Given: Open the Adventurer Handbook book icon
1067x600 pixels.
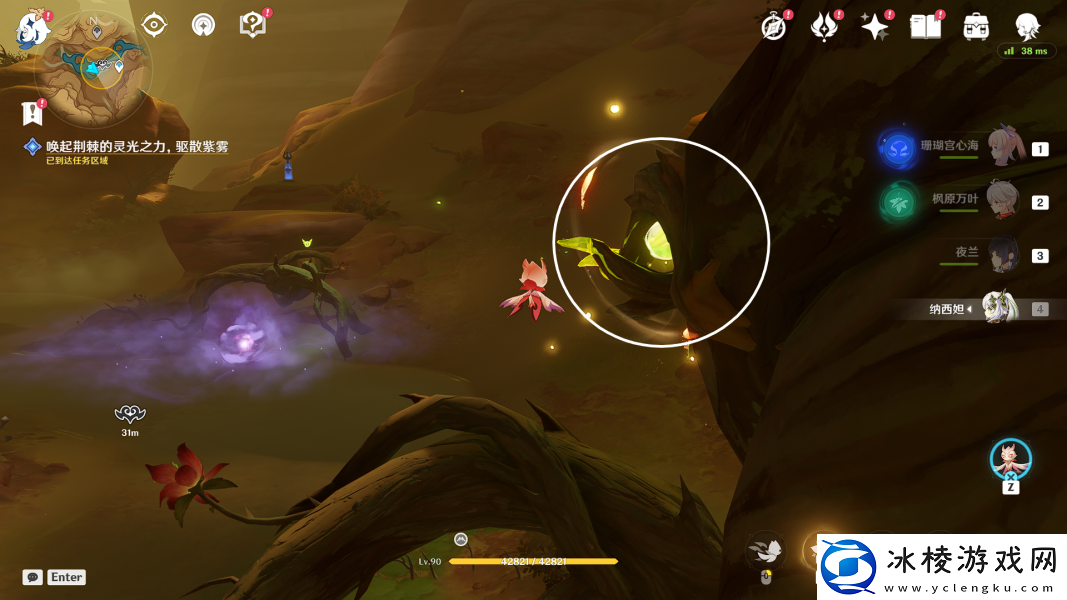Looking at the screenshot, I should tap(925, 27).
